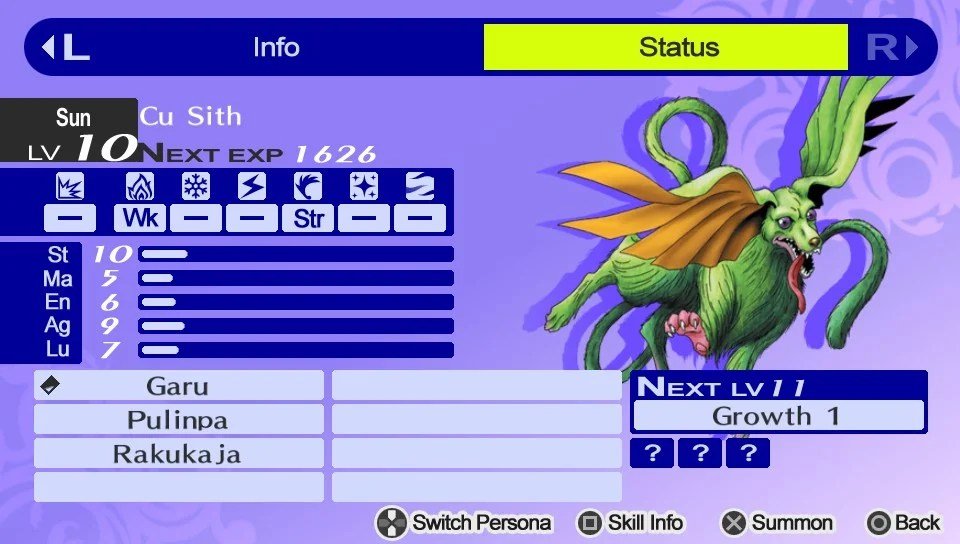Click Switch Persona
The height and width of the screenshot is (544, 960).
point(464,523)
